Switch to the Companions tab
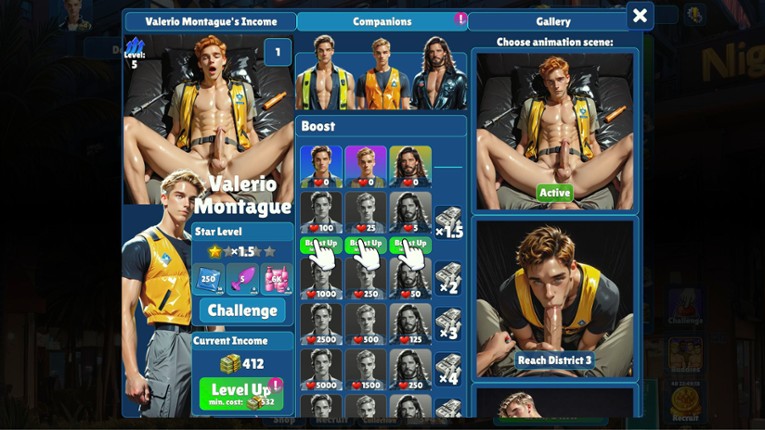Image resolution: width=765 pixels, height=430 pixels. tap(382, 21)
